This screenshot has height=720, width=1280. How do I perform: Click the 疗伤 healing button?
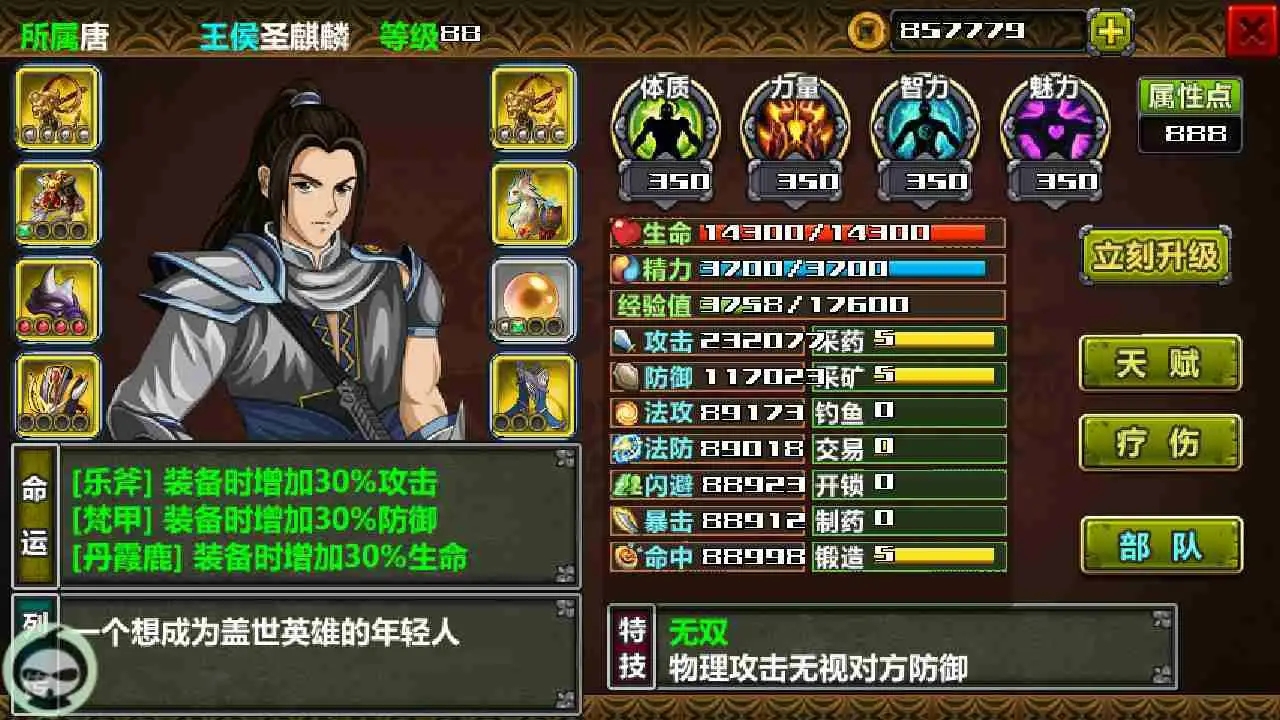click(1159, 444)
